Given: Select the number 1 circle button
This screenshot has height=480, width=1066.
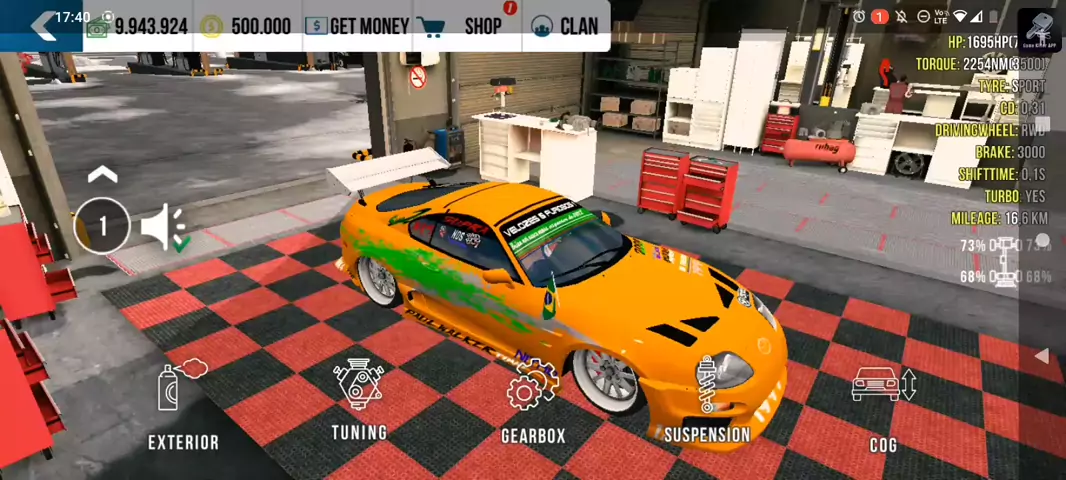Looking at the screenshot, I should pos(102,226).
